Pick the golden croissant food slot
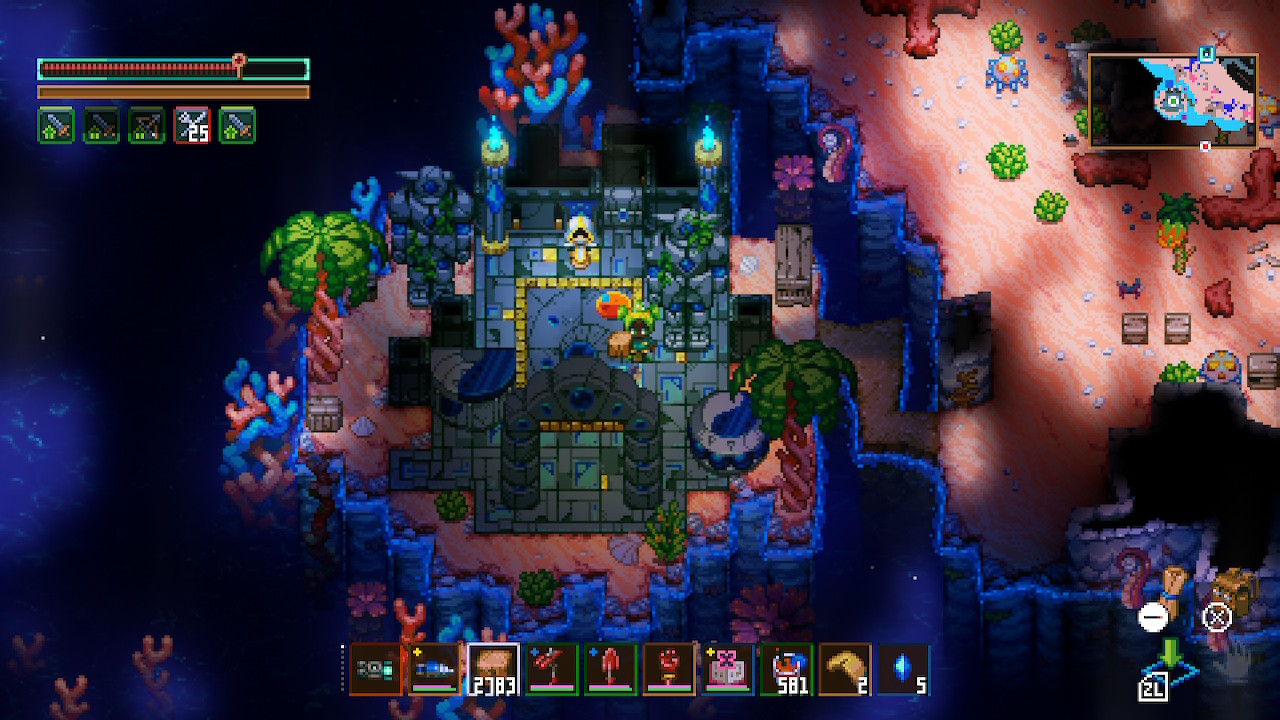Image resolution: width=1280 pixels, height=720 pixels. 845,669
